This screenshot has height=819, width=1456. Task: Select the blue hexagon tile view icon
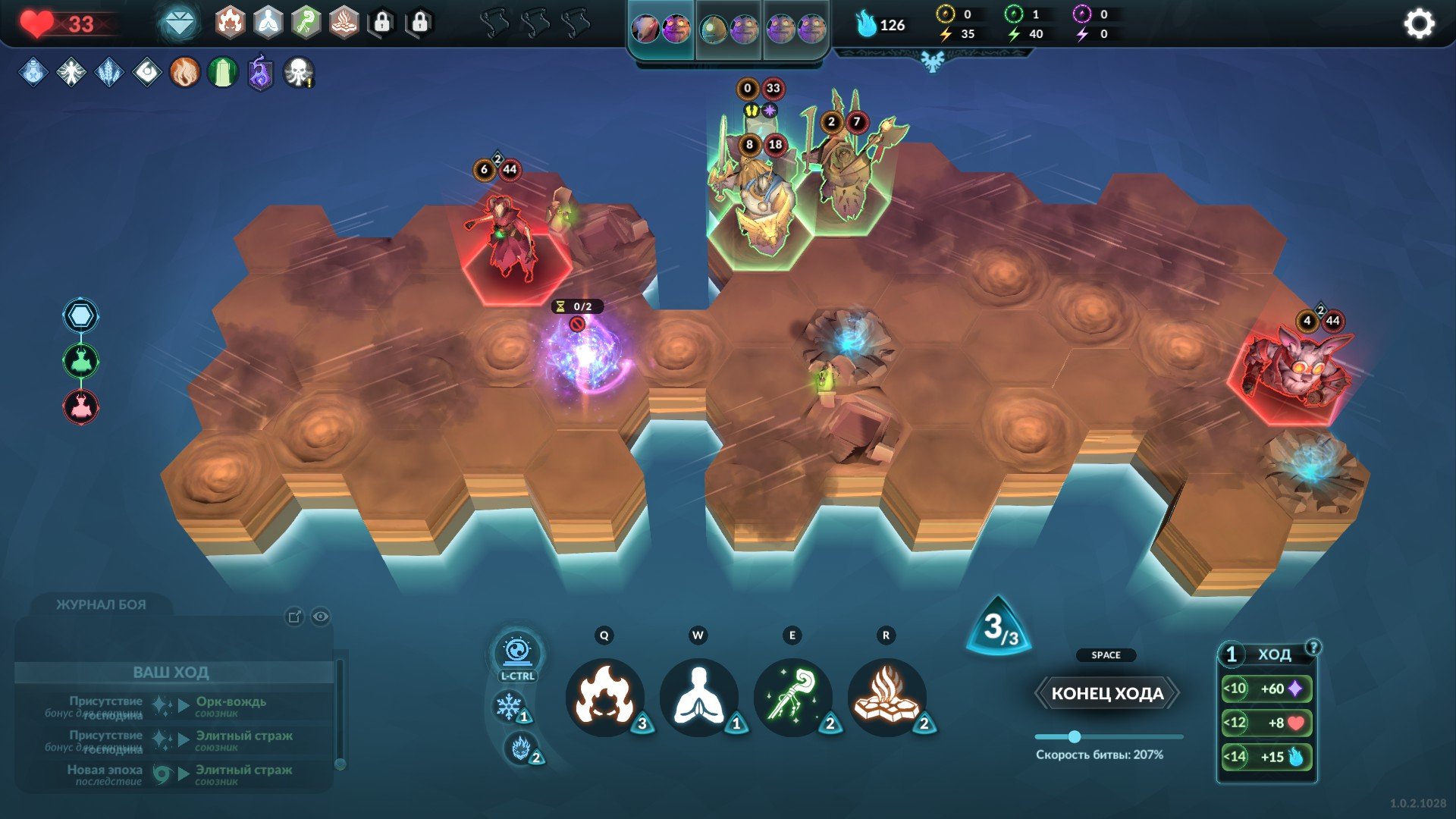point(80,315)
